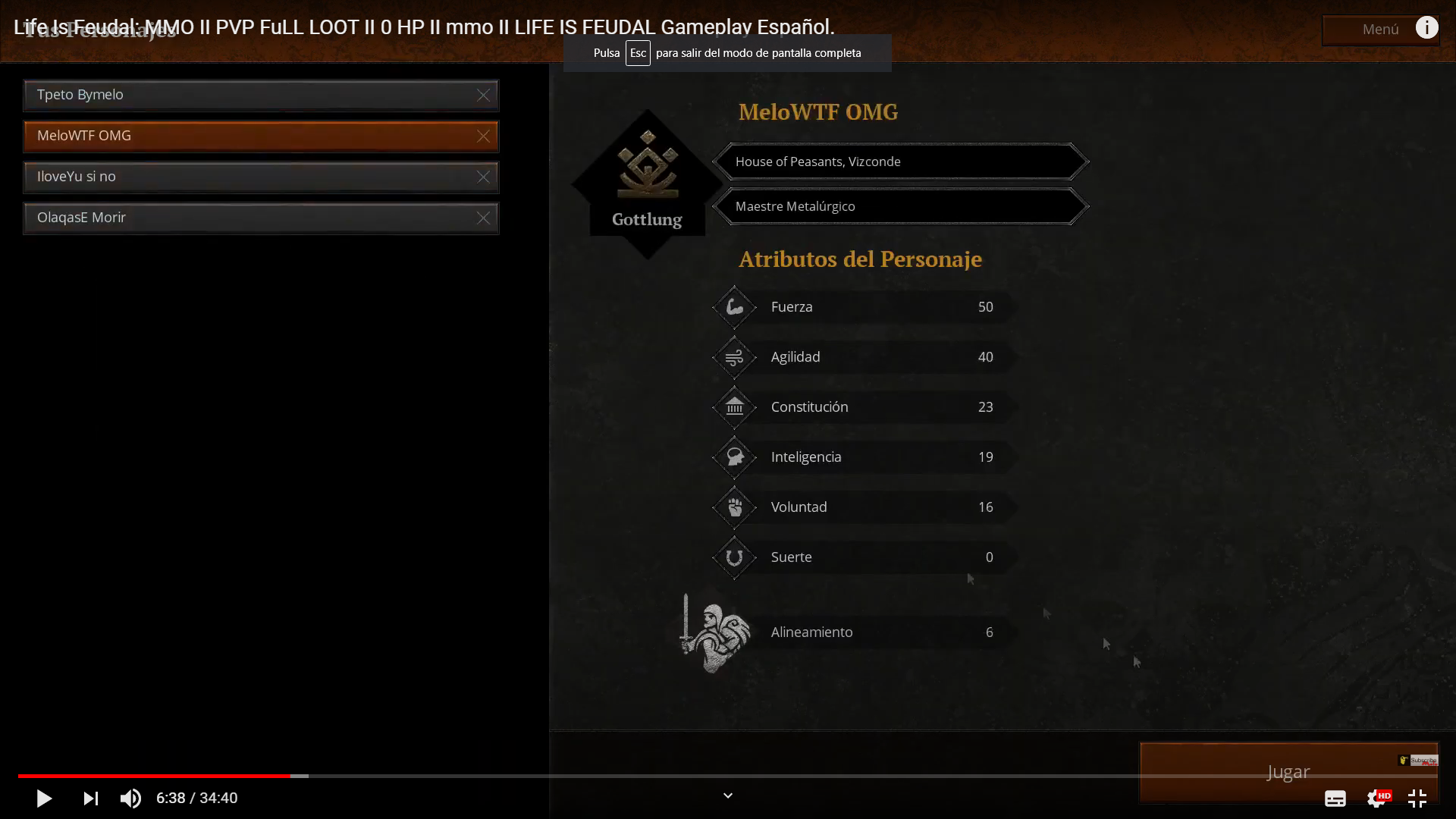The height and width of the screenshot is (819, 1456).
Task: Mute the video volume
Action: tap(130, 798)
